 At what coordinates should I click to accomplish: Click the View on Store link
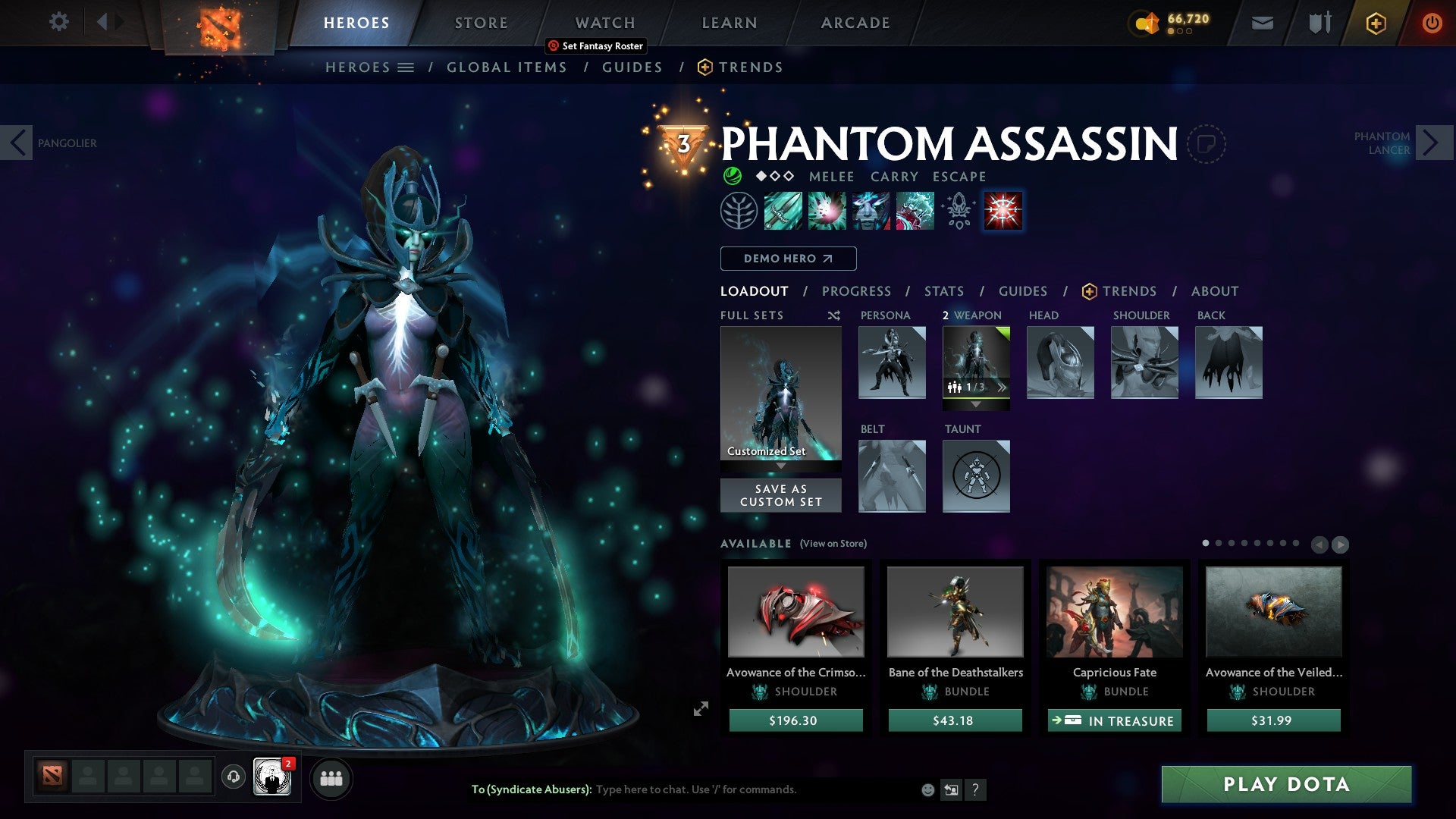tap(833, 544)
